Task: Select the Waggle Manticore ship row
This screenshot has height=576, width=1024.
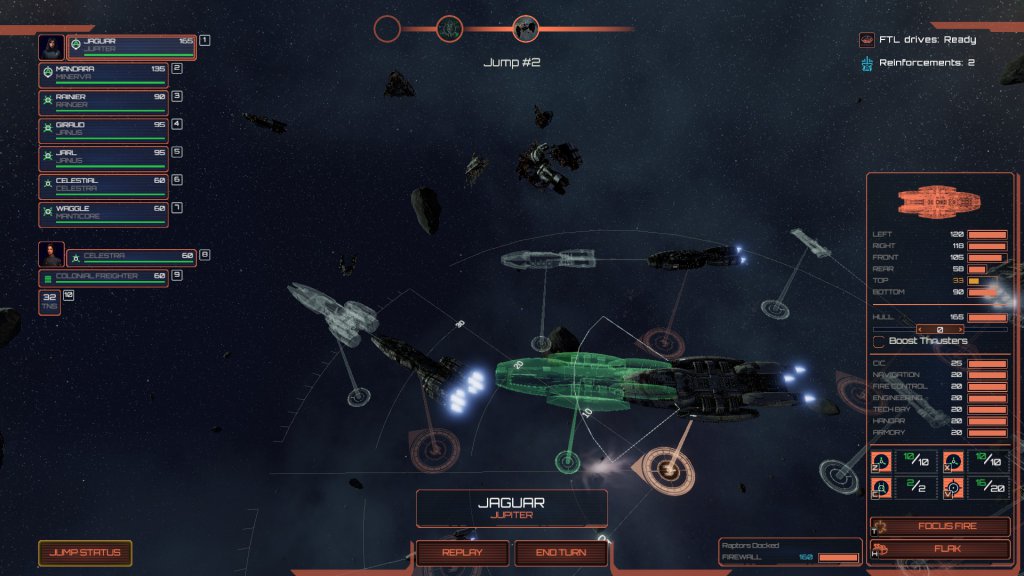Action: coord(103,214)
